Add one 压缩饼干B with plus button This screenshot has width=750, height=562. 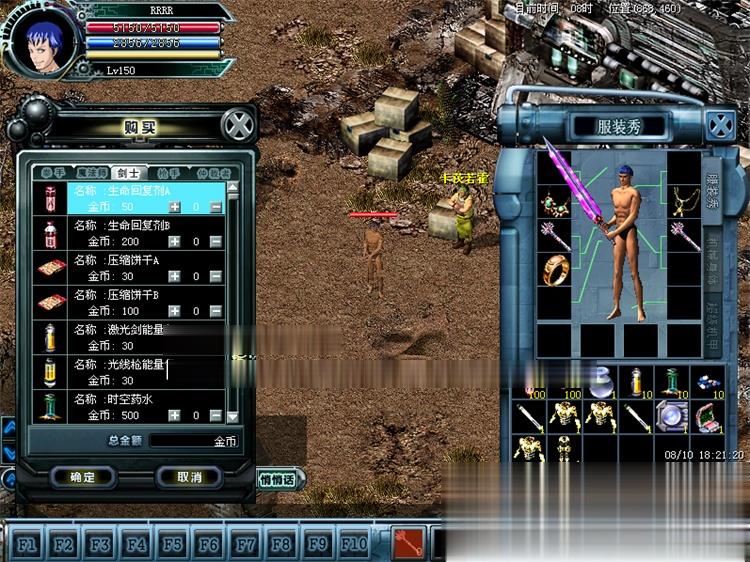pyautogui.click(x=174, y=311)
